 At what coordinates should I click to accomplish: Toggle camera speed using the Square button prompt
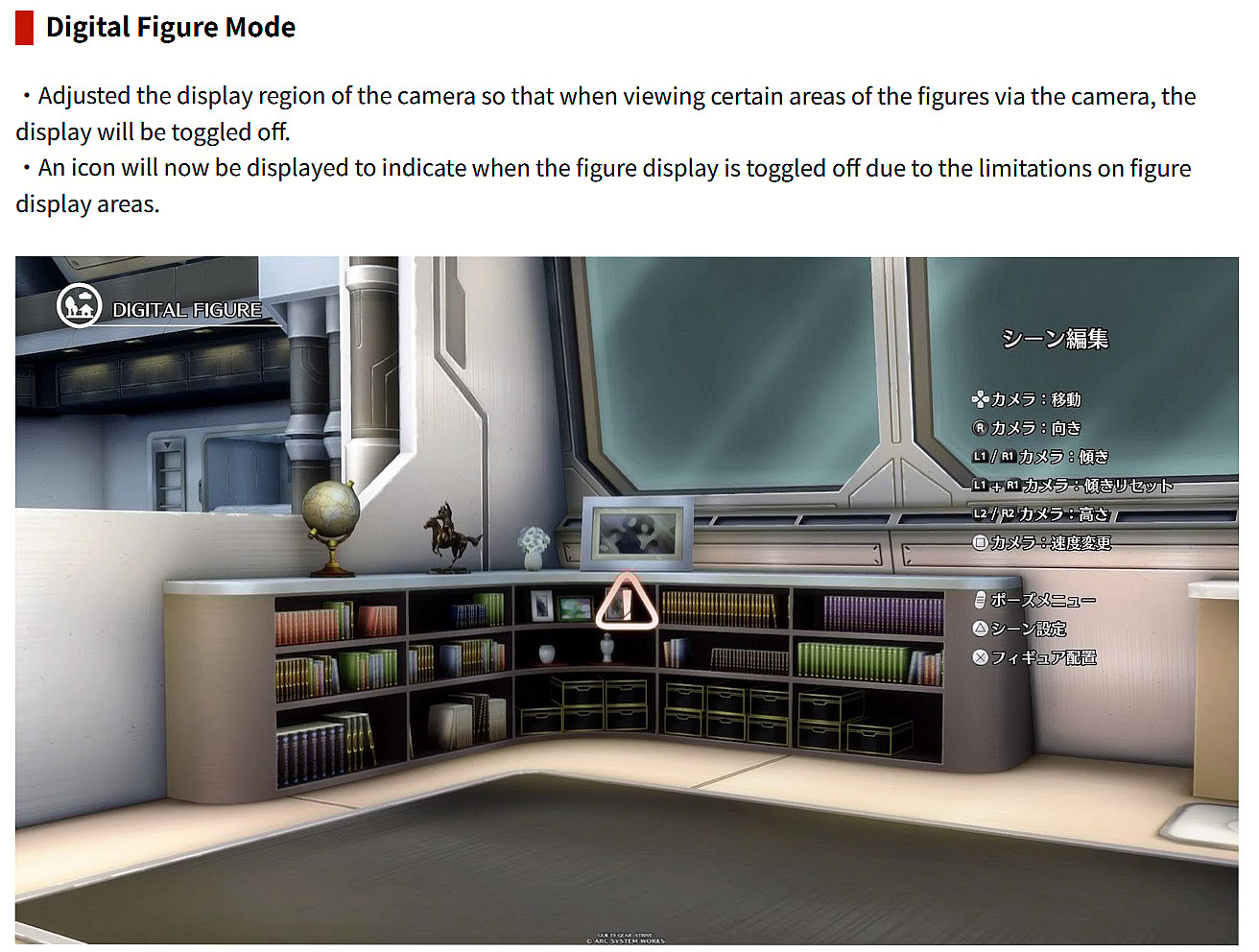pyautogui.click(x=980, y=542)
